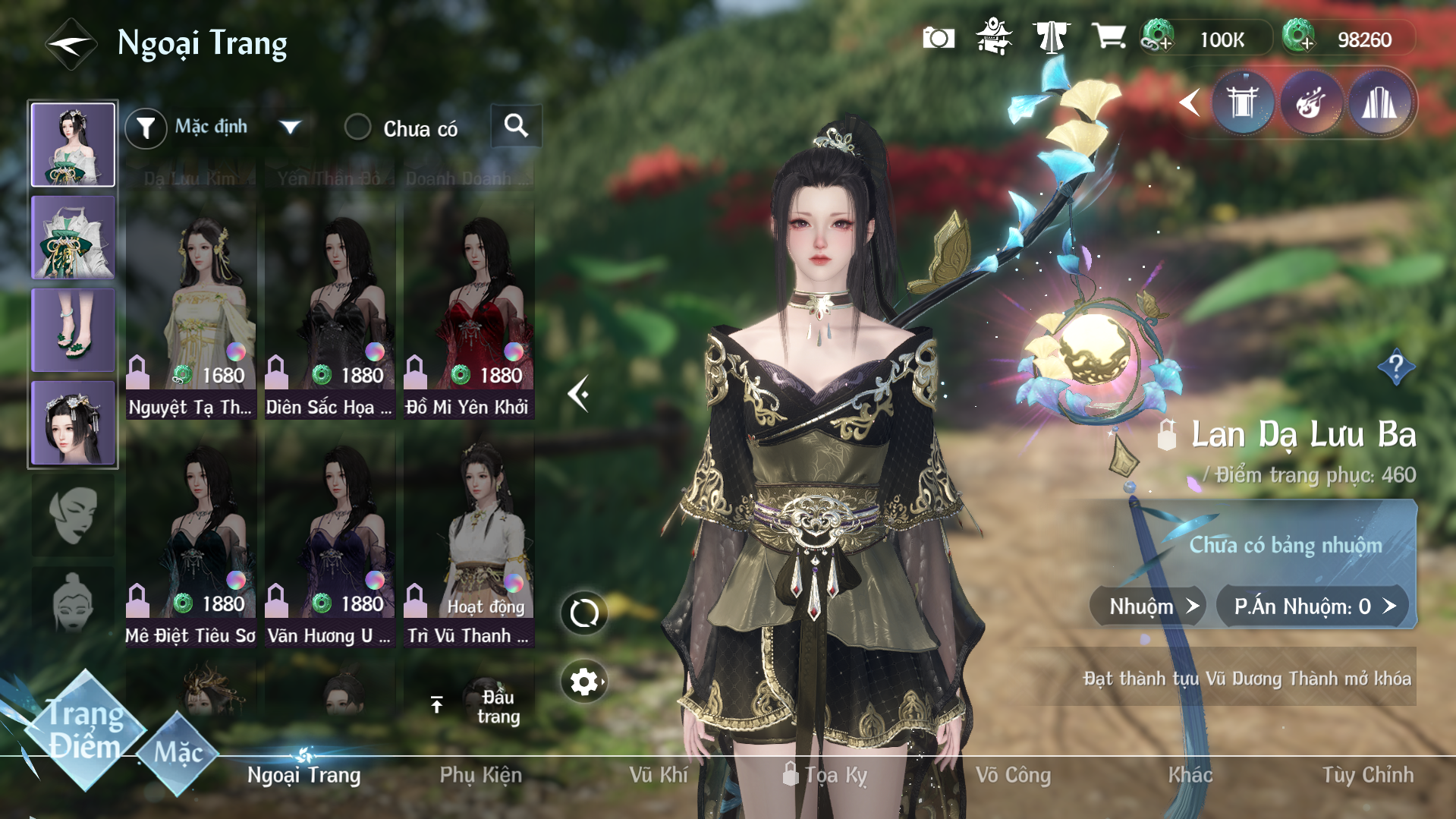1456x819 pixels.
Task: Switch to the Vũ Khí tab
Action: [658, 775]
